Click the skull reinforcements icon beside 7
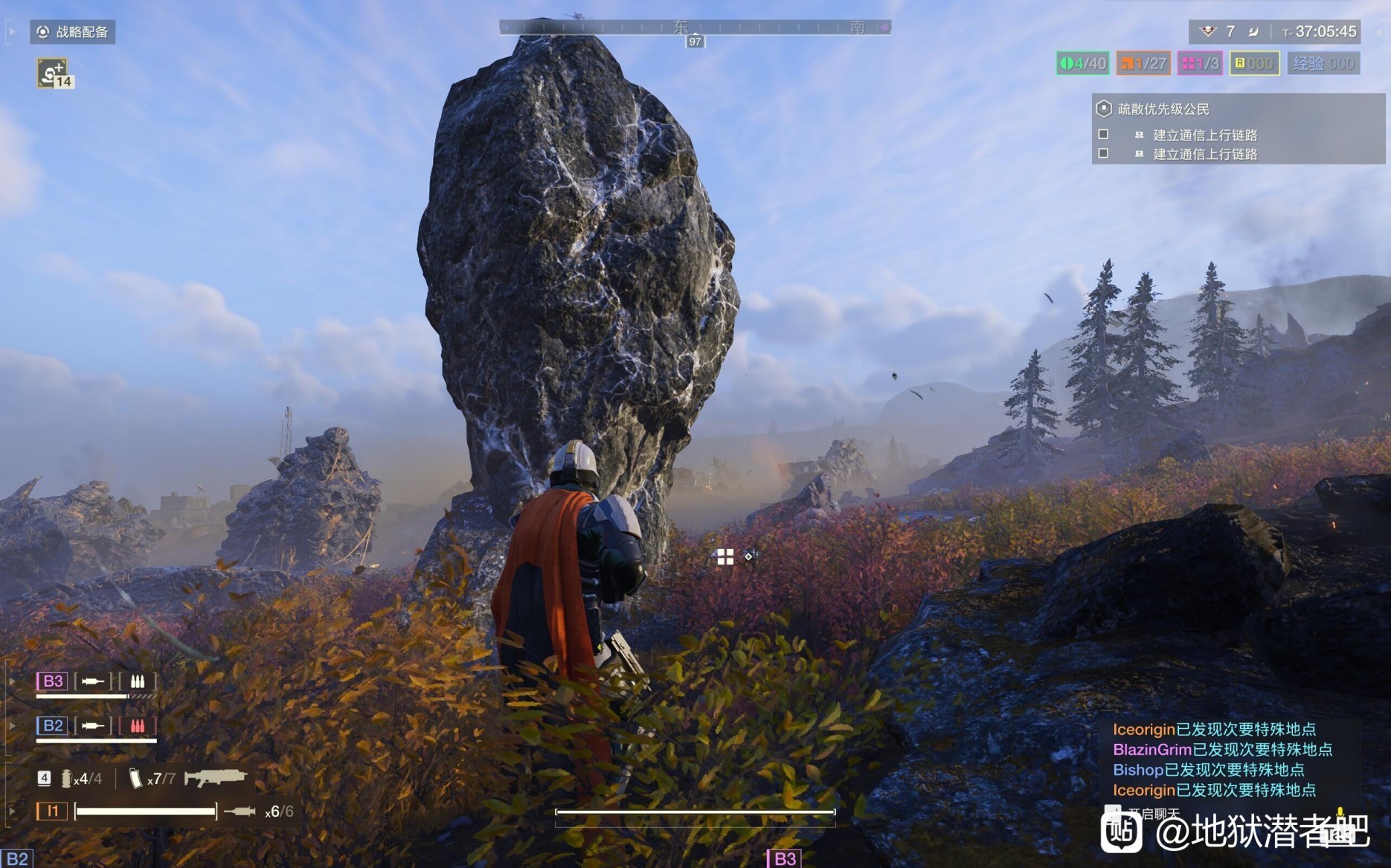The width and height of the screenshot is (1391, 868). point(1207,31)
